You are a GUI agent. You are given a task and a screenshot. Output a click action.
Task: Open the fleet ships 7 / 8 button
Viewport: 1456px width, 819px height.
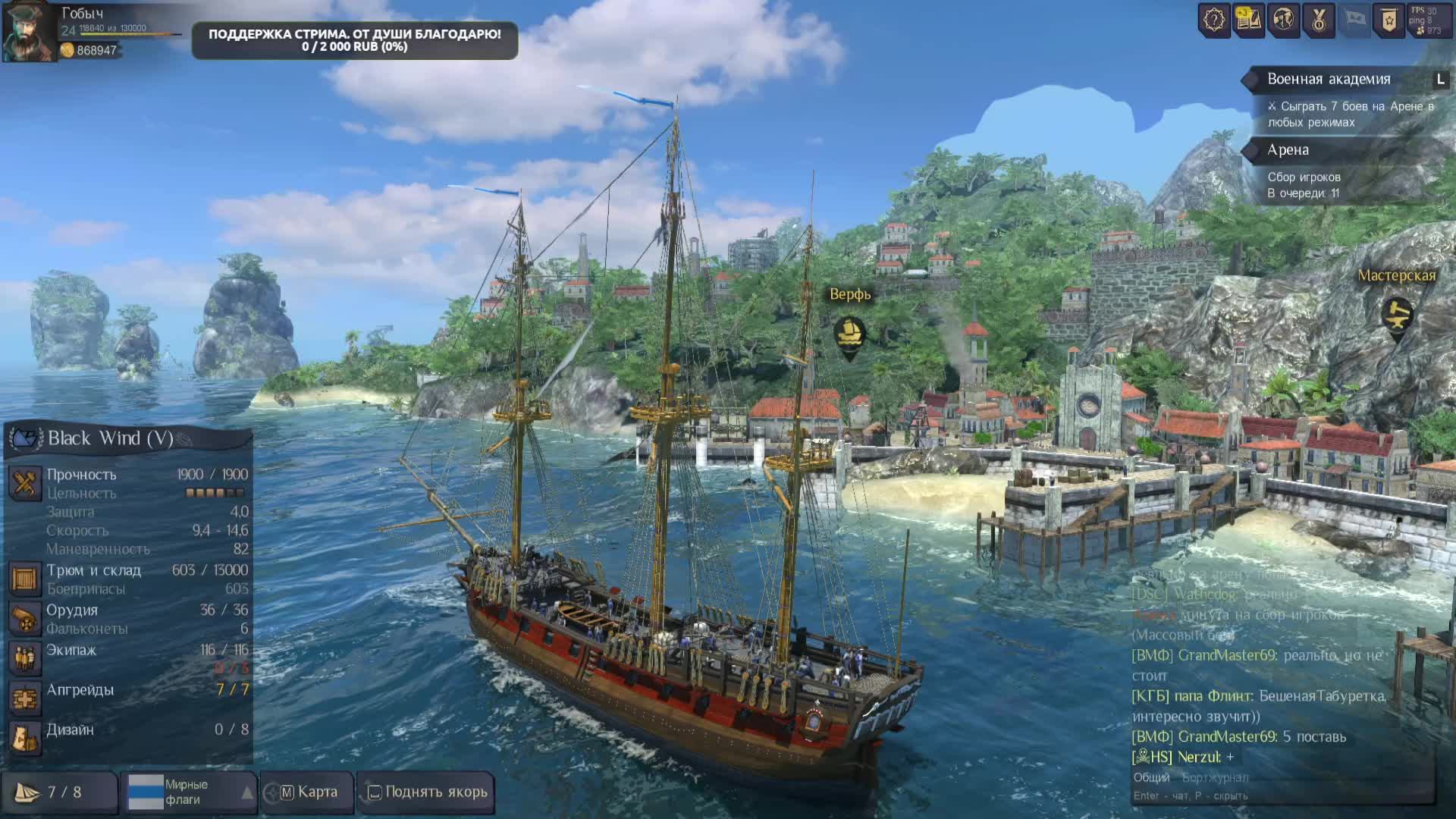(59, 792)
